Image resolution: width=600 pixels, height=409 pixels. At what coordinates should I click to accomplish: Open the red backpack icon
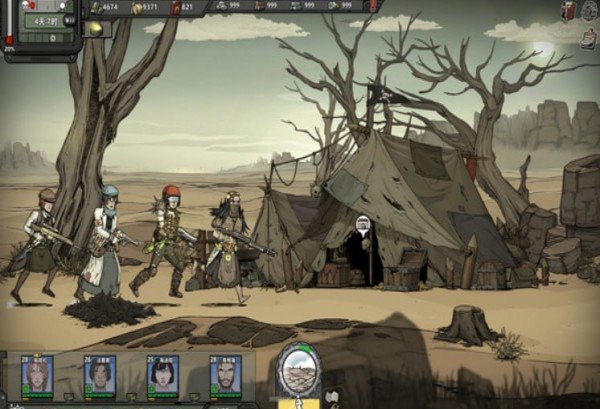coord(568,10)
